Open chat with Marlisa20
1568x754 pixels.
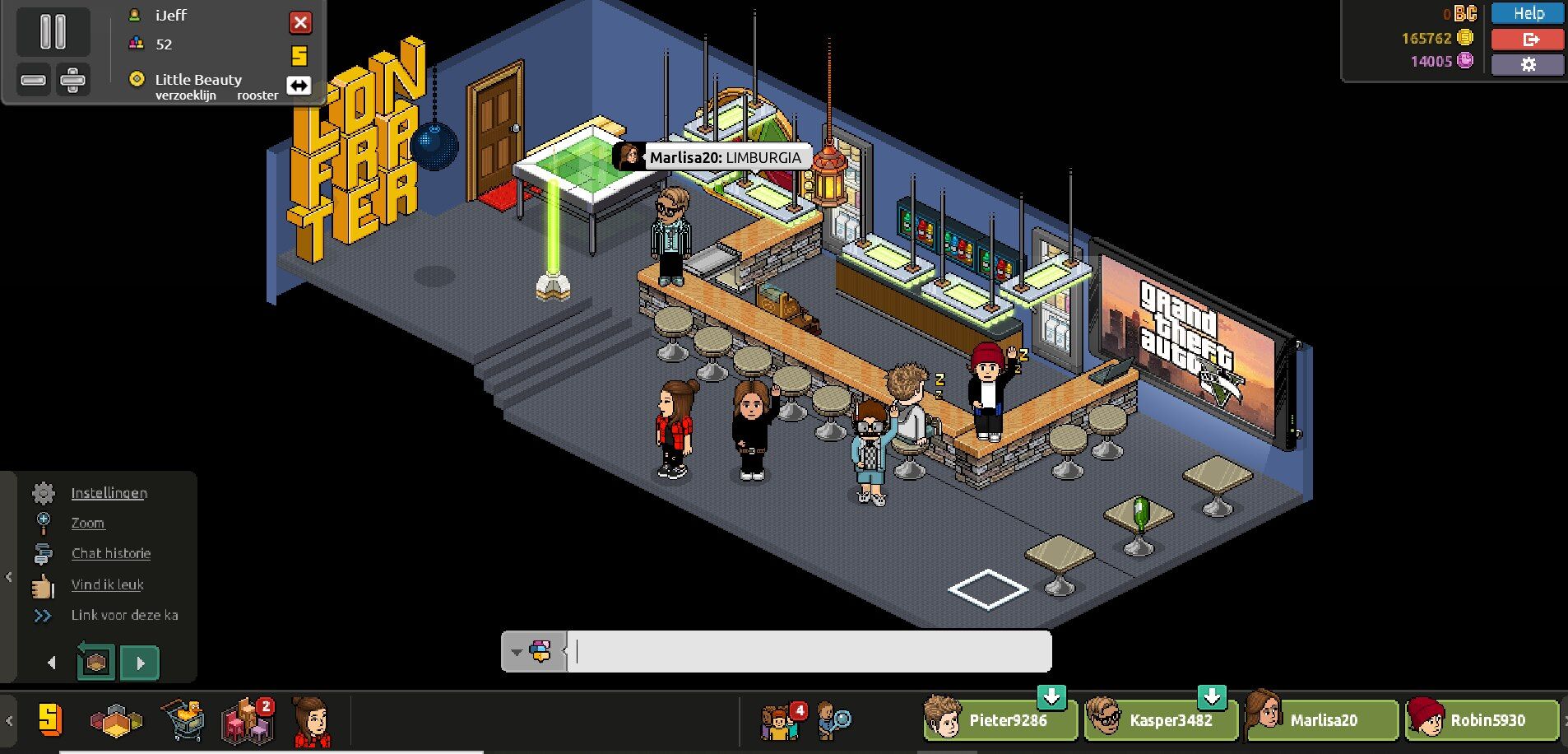pyautogui.click(x=1320, y=720)
